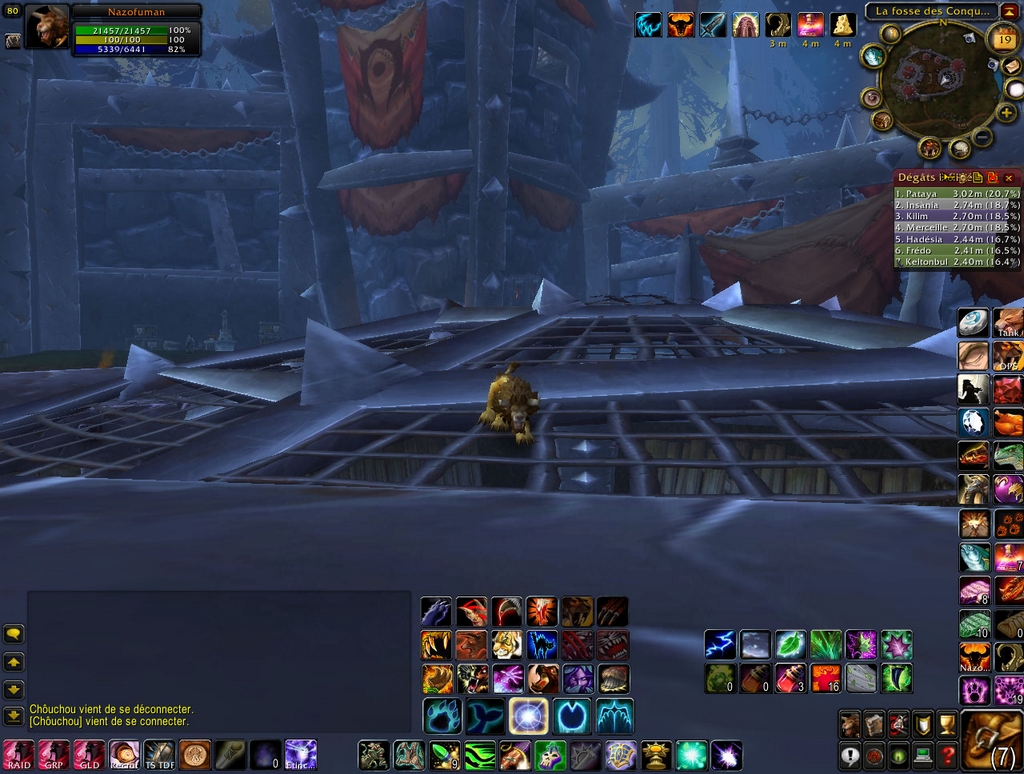The image size is (1024, 774).
Task: Open the backpack bag showing (7)
Action: point(991,741)
